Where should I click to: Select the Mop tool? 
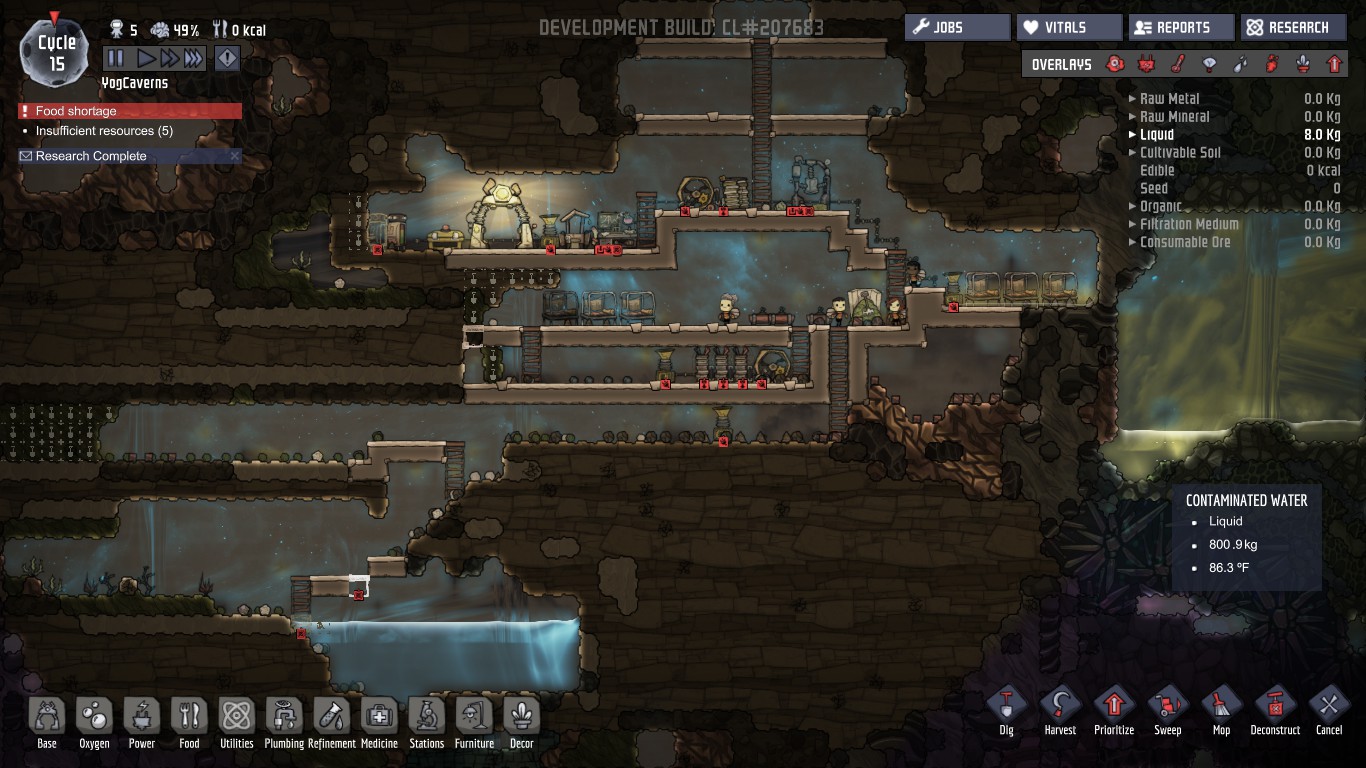(x=1221, y=706)
